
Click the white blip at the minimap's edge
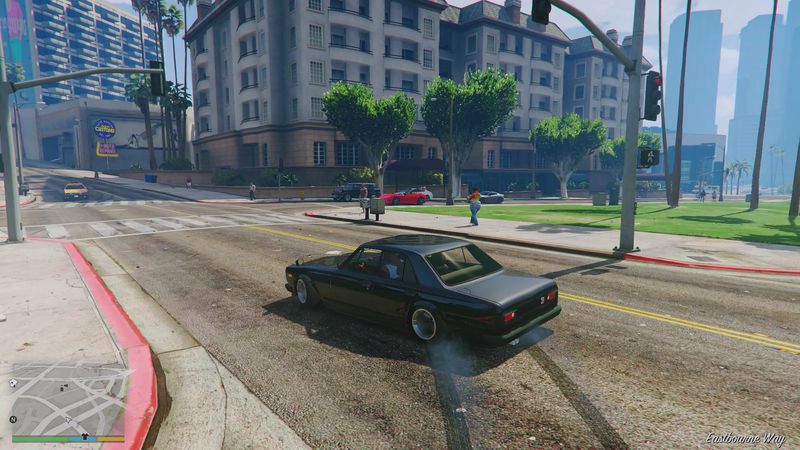13,383
